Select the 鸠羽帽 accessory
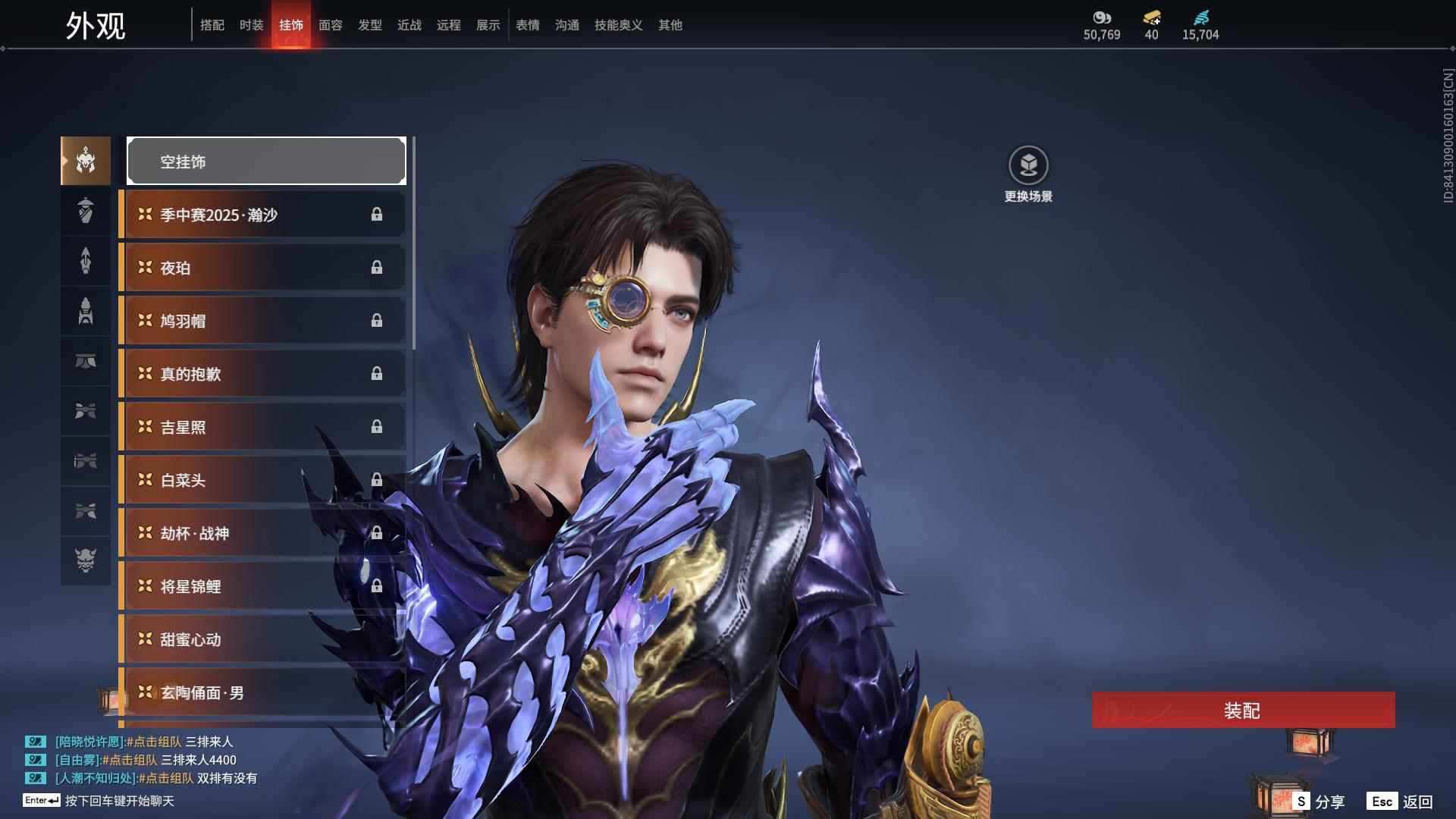The width and height of the screenshot is (1456, 819). 262,321
